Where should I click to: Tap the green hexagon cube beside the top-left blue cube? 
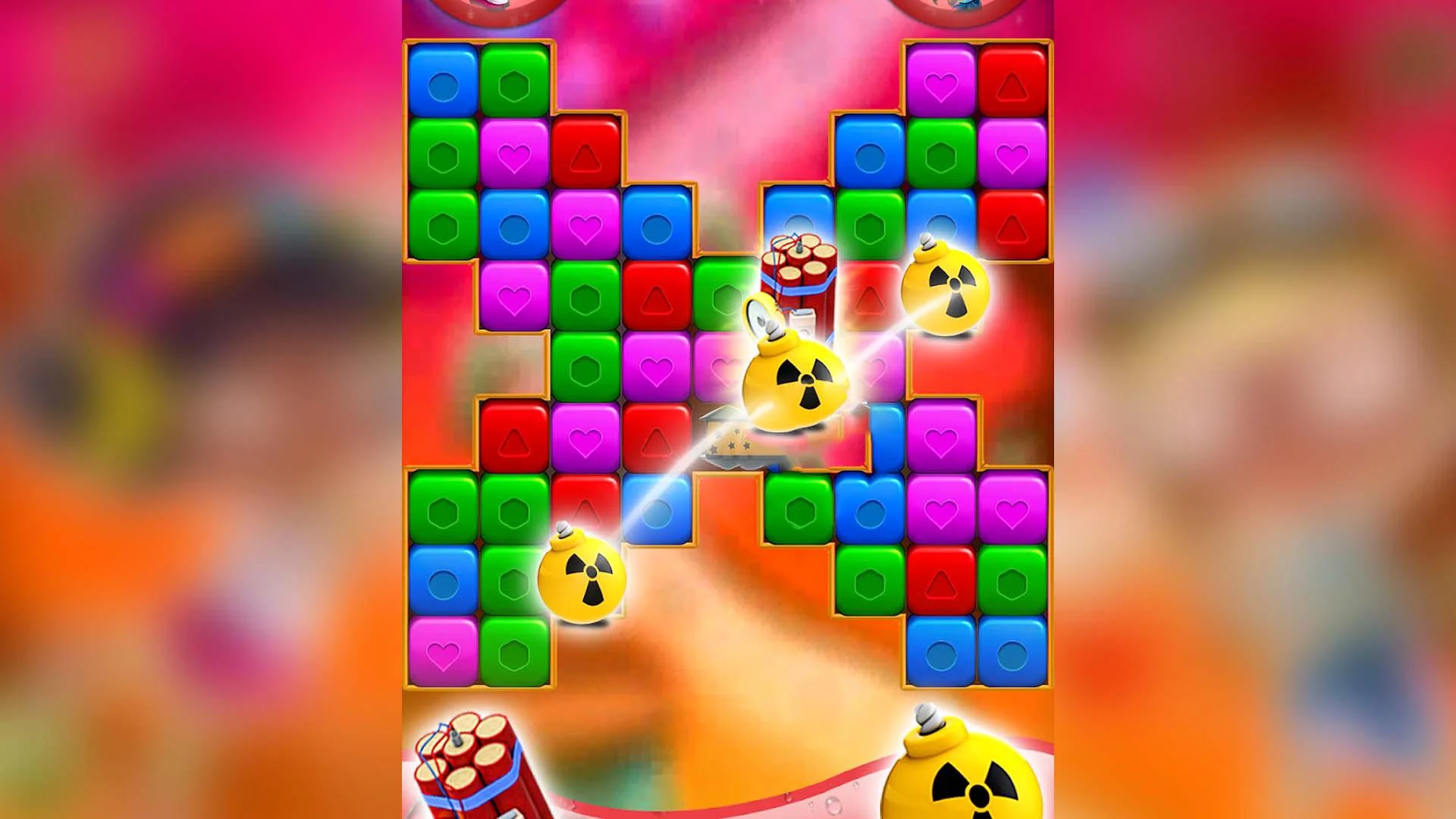coord(516,80)
